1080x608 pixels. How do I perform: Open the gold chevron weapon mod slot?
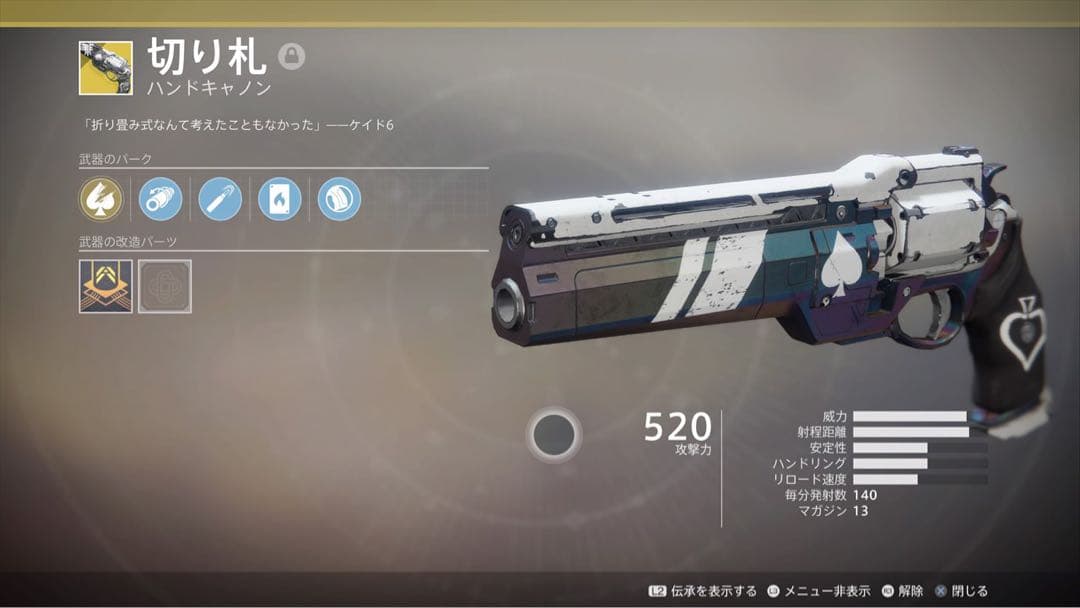pos(105,286)
